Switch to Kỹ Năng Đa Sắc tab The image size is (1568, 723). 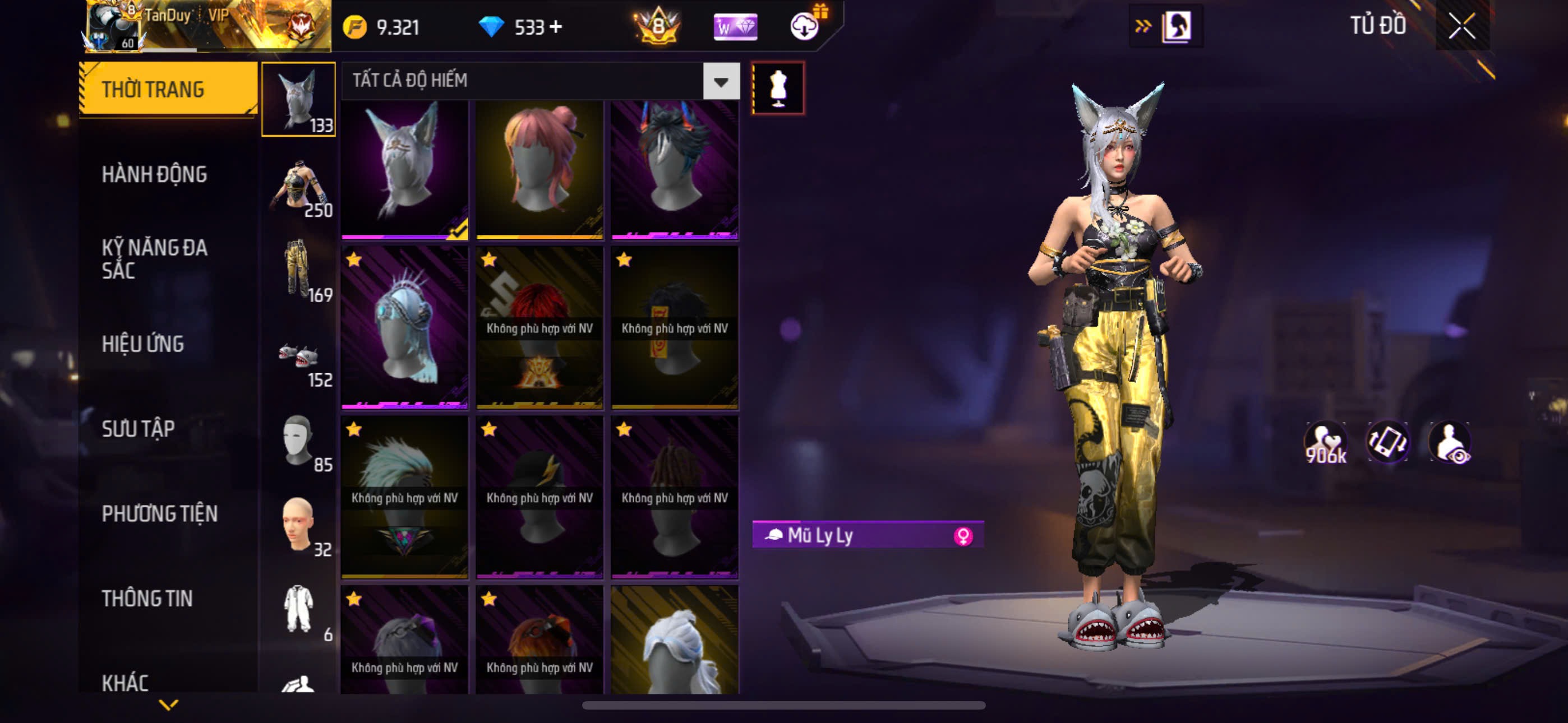pos(154,258)
